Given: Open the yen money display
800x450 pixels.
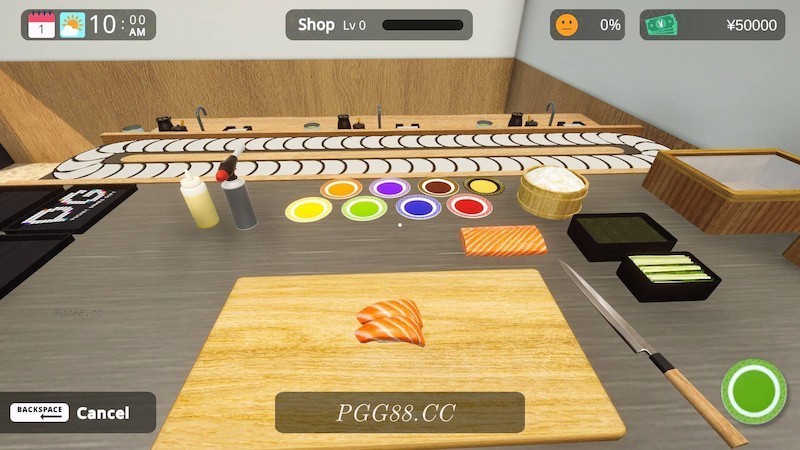Looking at the screenshot, I should click(712, 25).
